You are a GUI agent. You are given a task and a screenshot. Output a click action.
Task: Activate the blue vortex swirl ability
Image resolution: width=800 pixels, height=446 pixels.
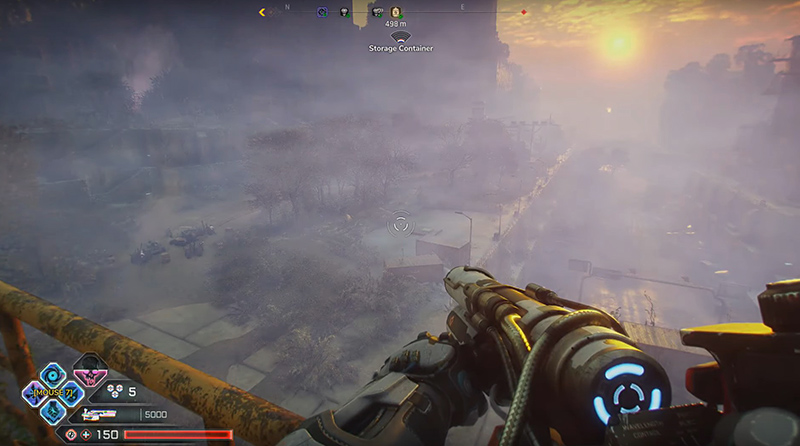coord(52,374)
